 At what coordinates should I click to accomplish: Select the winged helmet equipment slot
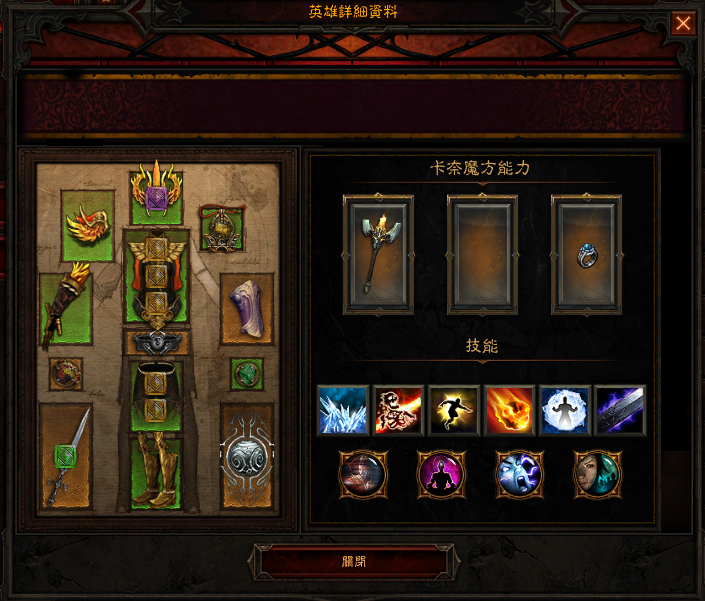click(x=156, y=196)
